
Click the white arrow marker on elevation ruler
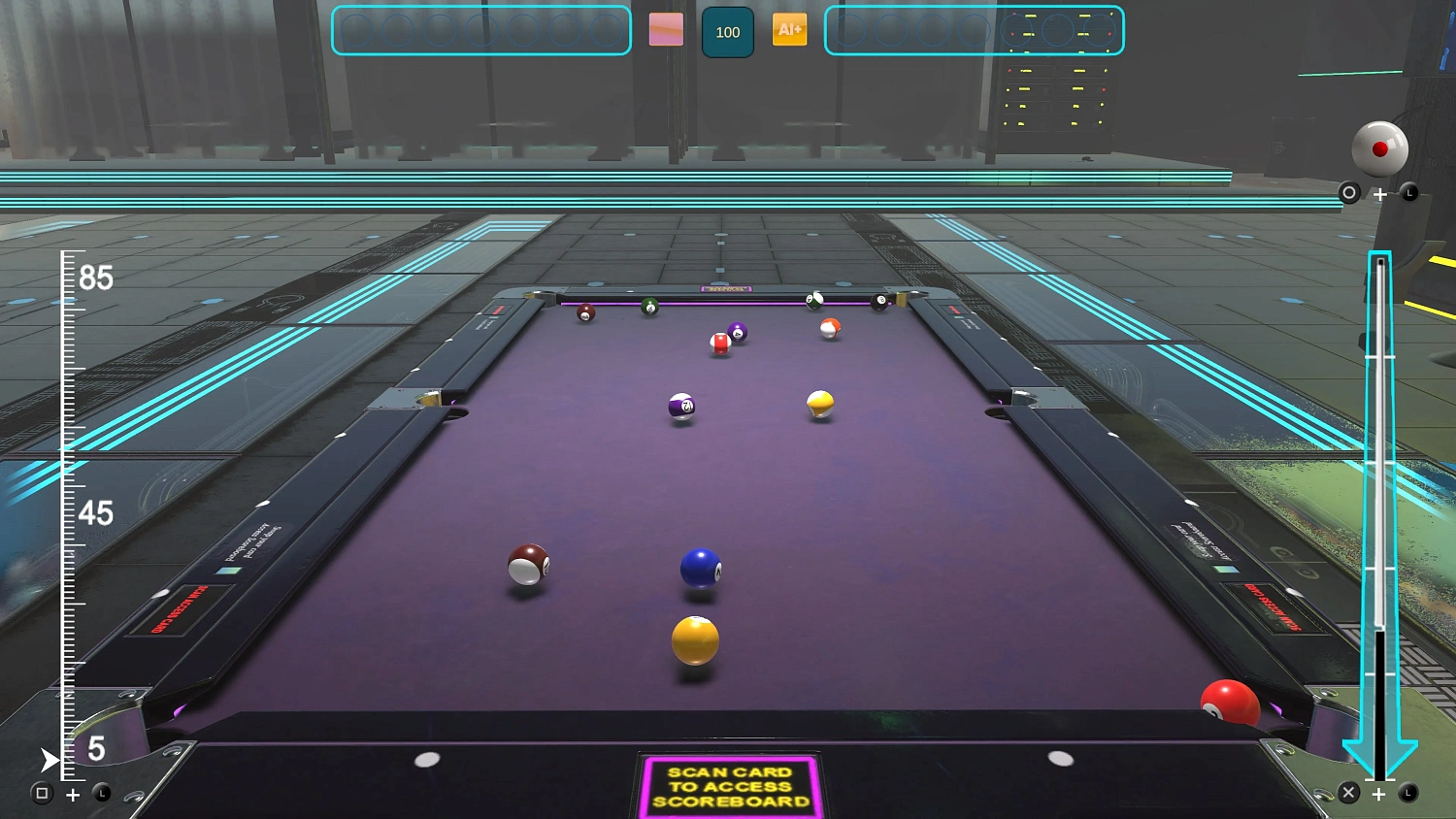[x=49, y=760]
